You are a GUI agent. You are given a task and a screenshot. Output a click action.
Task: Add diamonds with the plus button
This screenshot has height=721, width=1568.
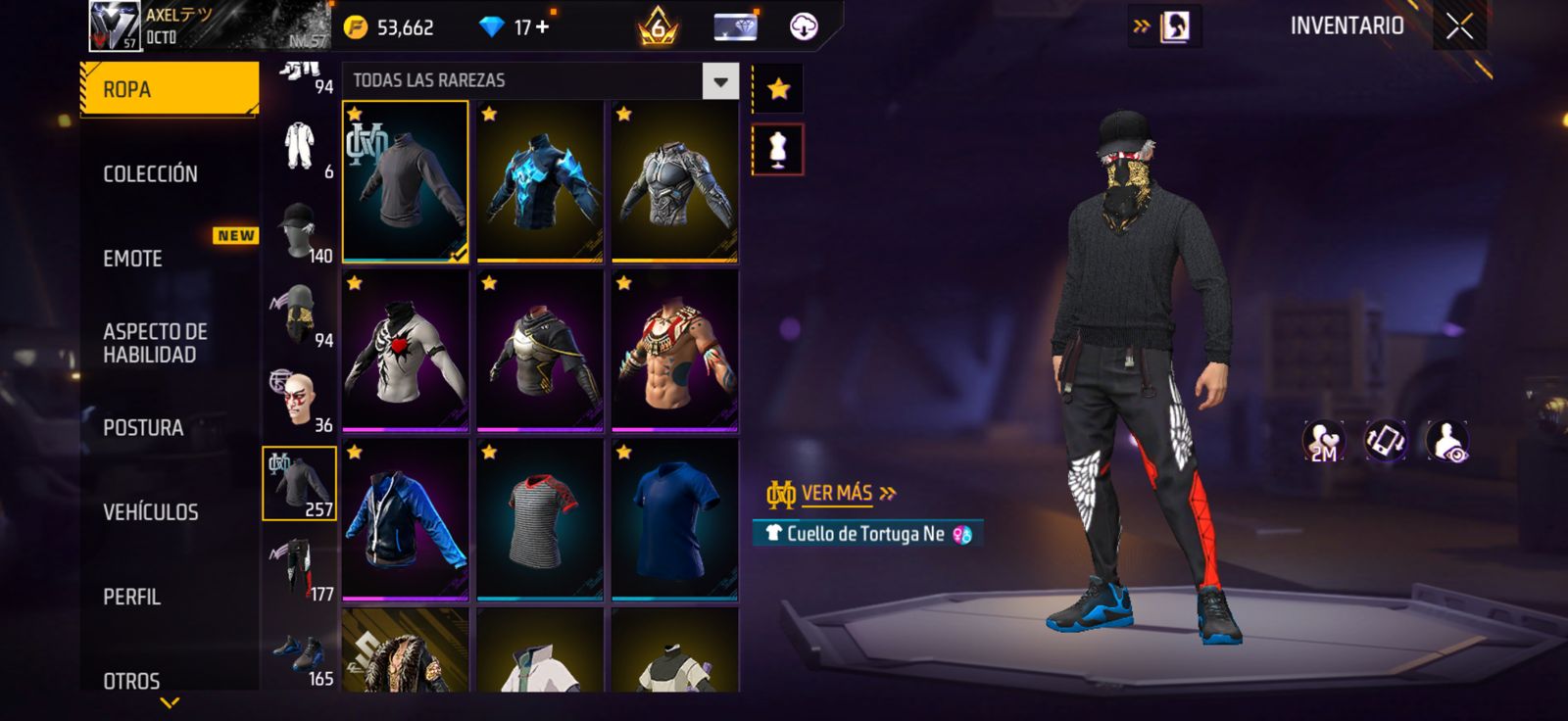coord(542,27)
